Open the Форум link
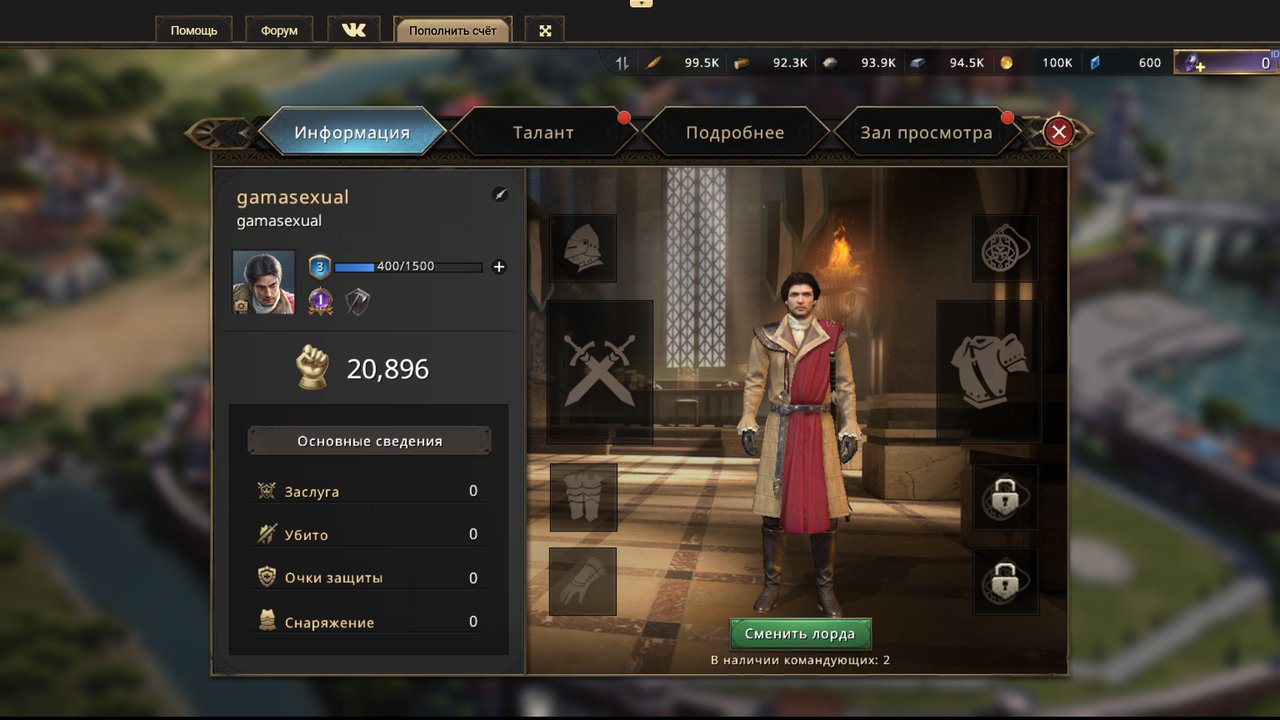This screenshot has width=1280, height=720. click(x=279, y=30)
